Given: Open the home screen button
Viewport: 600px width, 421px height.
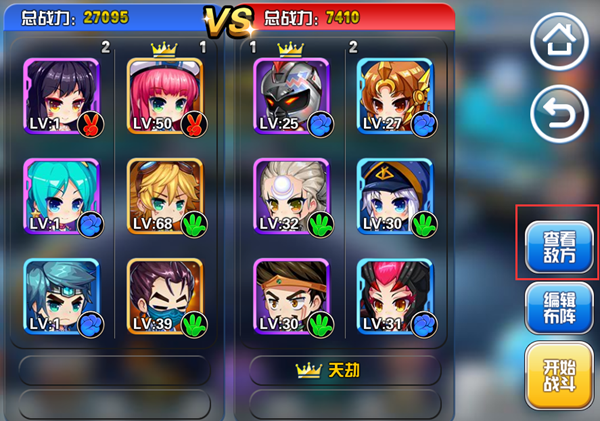Looking at the screenshot, I should 559,42.
